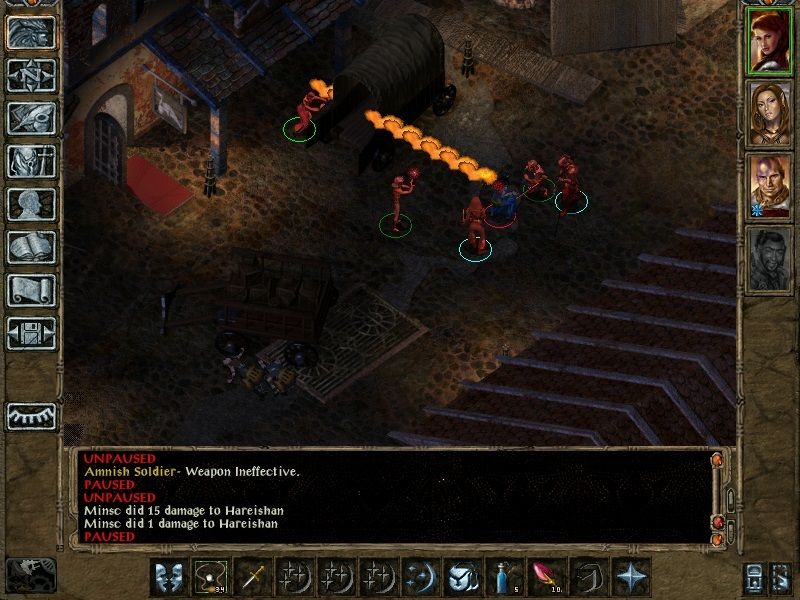Equip the sword weapon slot

251,577
